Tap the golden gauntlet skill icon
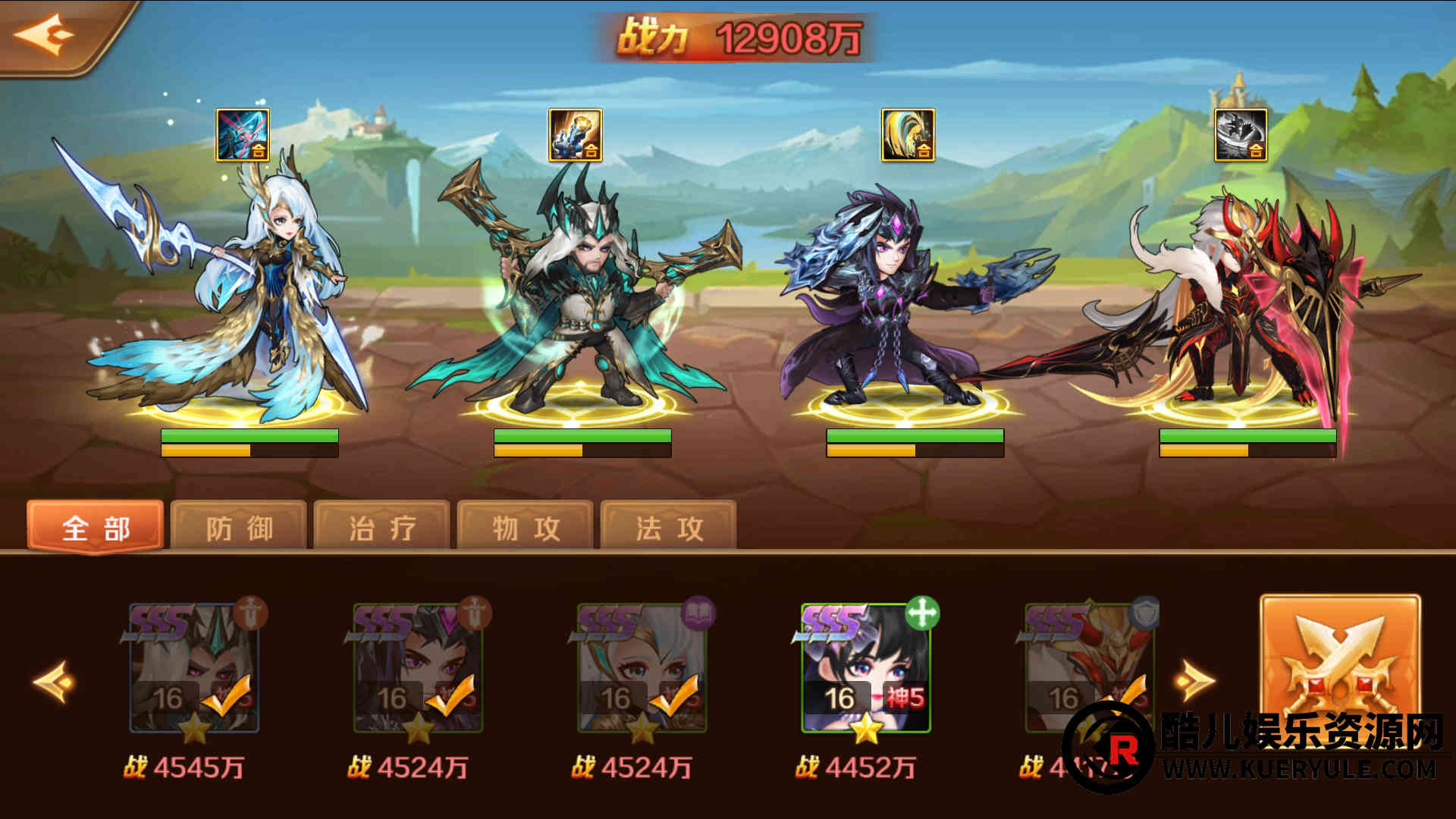The height and width of the screenshot is (819, 1456). [x=575, y=135]
